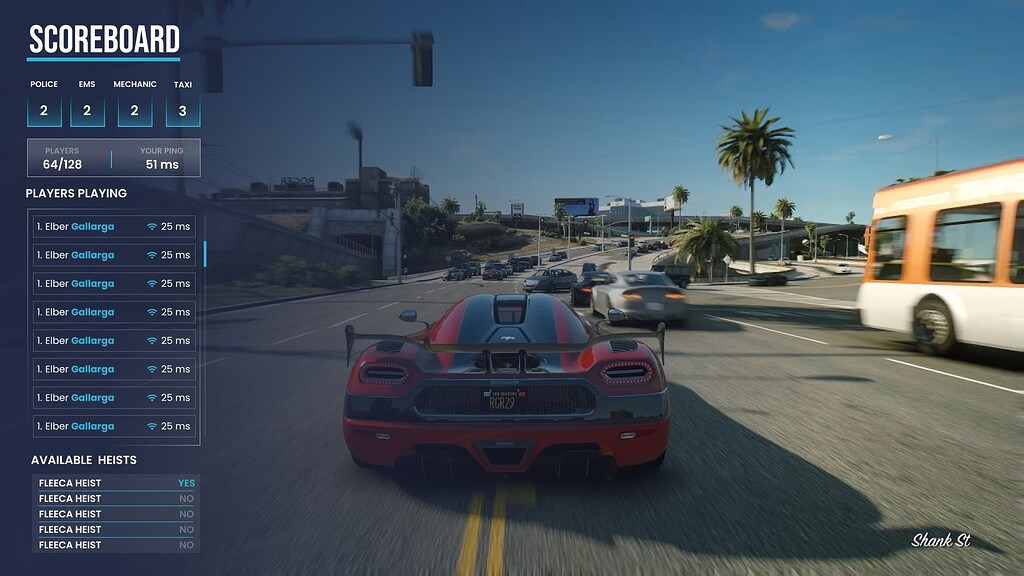Select the Police job counter tile
Viewport: 1024px width, 576px height.
[x=44, y=110]
